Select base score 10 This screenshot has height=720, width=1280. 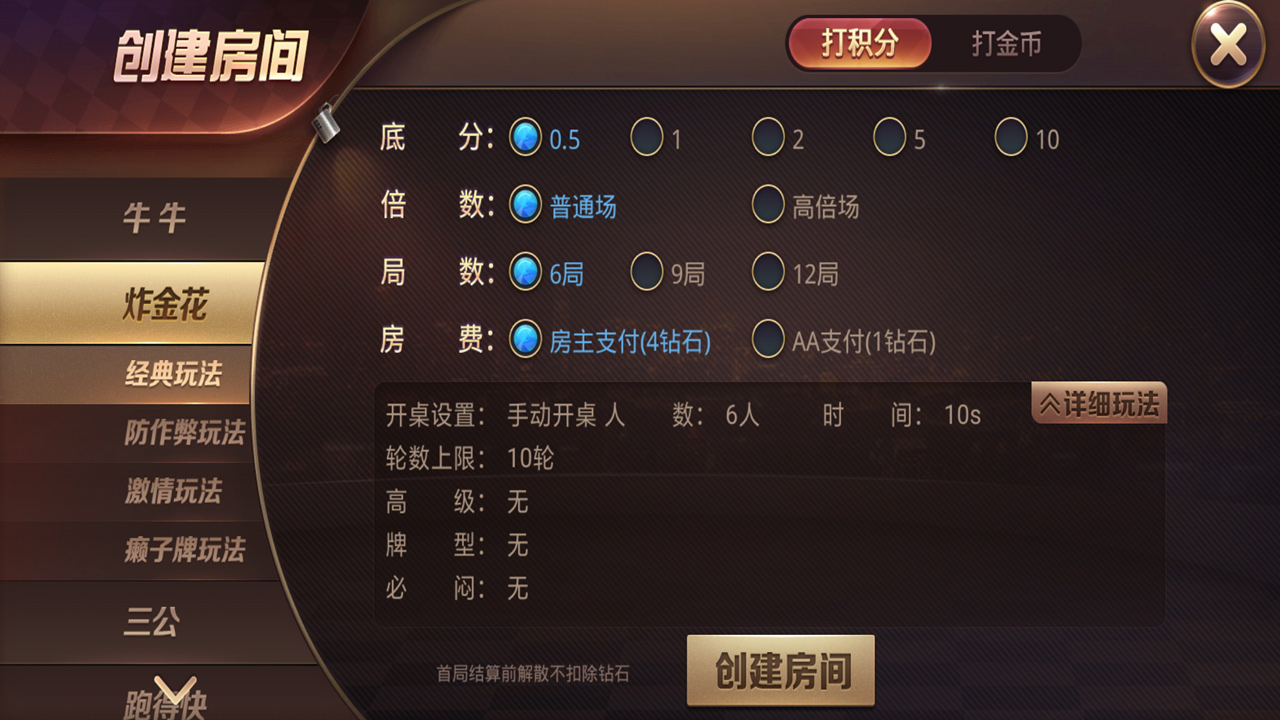1013,139
